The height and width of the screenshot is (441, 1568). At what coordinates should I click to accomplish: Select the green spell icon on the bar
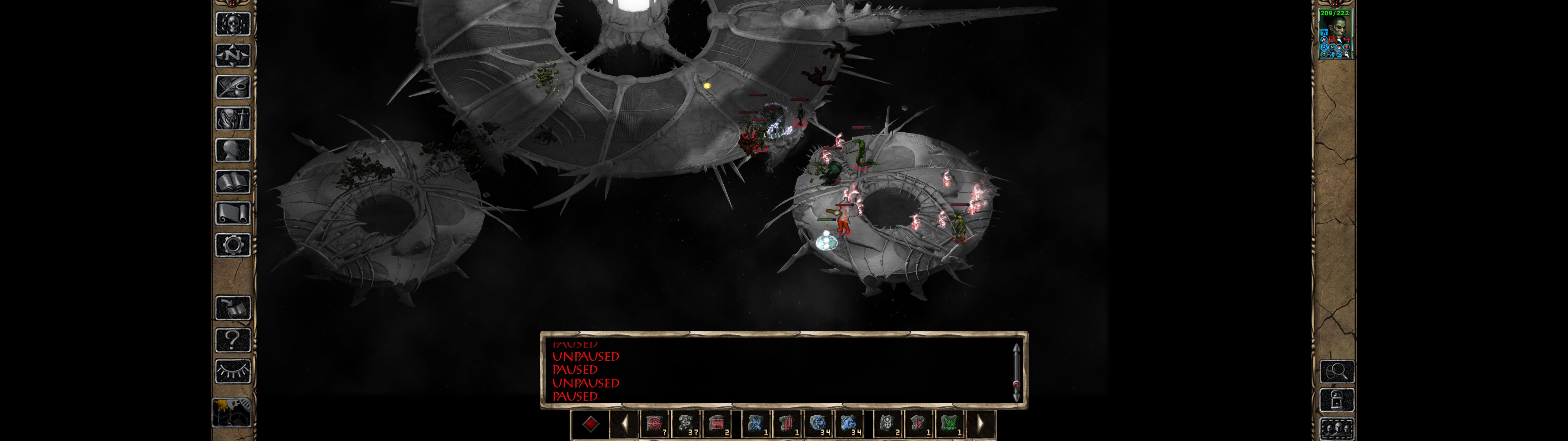coord(949,423)
